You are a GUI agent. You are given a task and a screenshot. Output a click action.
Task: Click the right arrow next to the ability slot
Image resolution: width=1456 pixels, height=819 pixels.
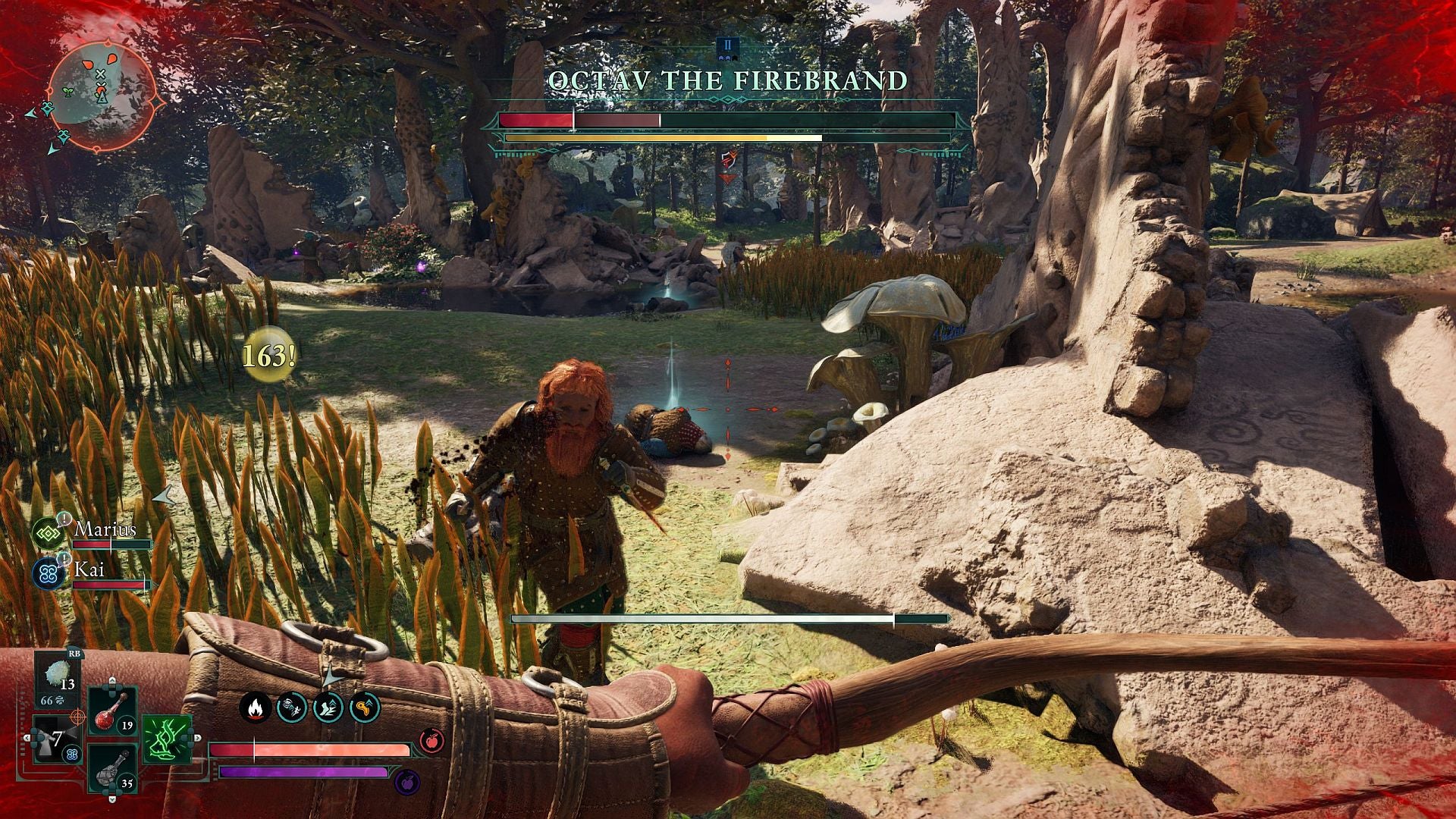[197, 737]
